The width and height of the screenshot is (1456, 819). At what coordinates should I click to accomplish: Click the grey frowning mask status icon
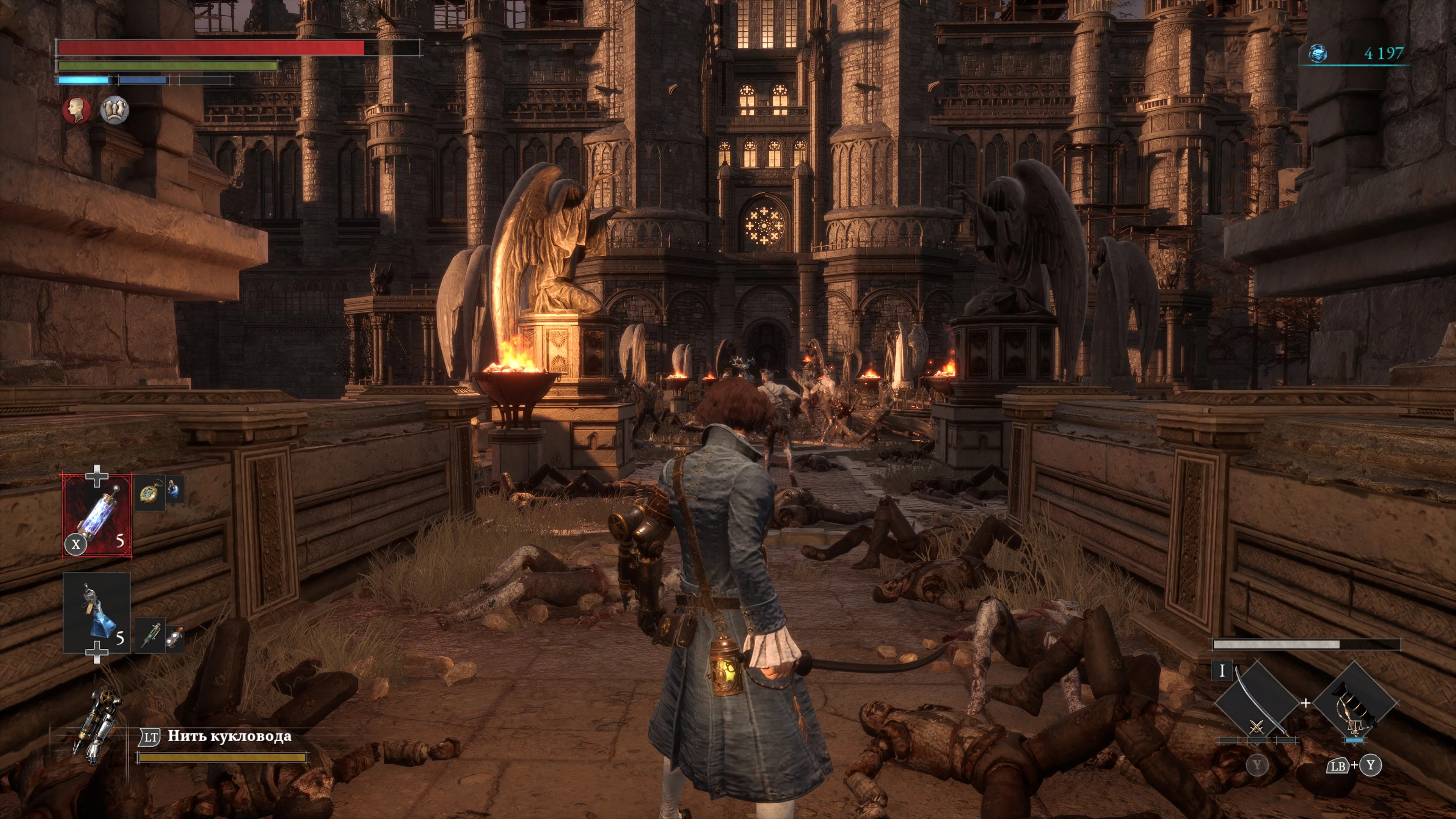point(115,110)
